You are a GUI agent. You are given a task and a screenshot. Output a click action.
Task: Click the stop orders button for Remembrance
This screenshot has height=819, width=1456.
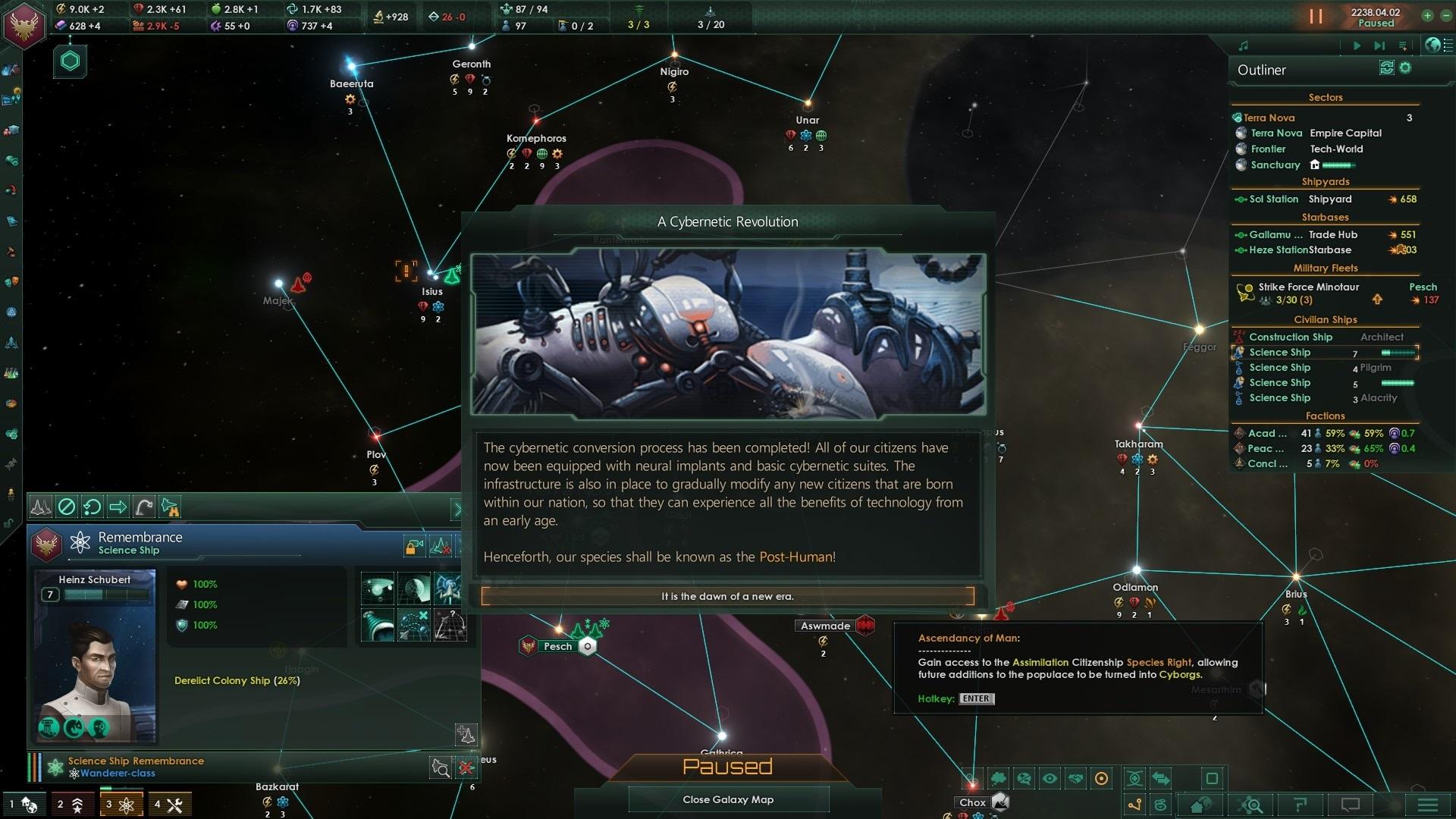(67, 507)
